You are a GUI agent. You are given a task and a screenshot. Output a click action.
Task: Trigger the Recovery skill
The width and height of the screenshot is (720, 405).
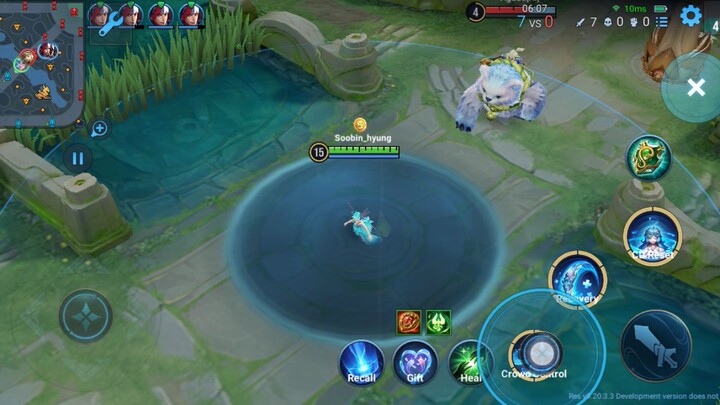pos(575,279)
